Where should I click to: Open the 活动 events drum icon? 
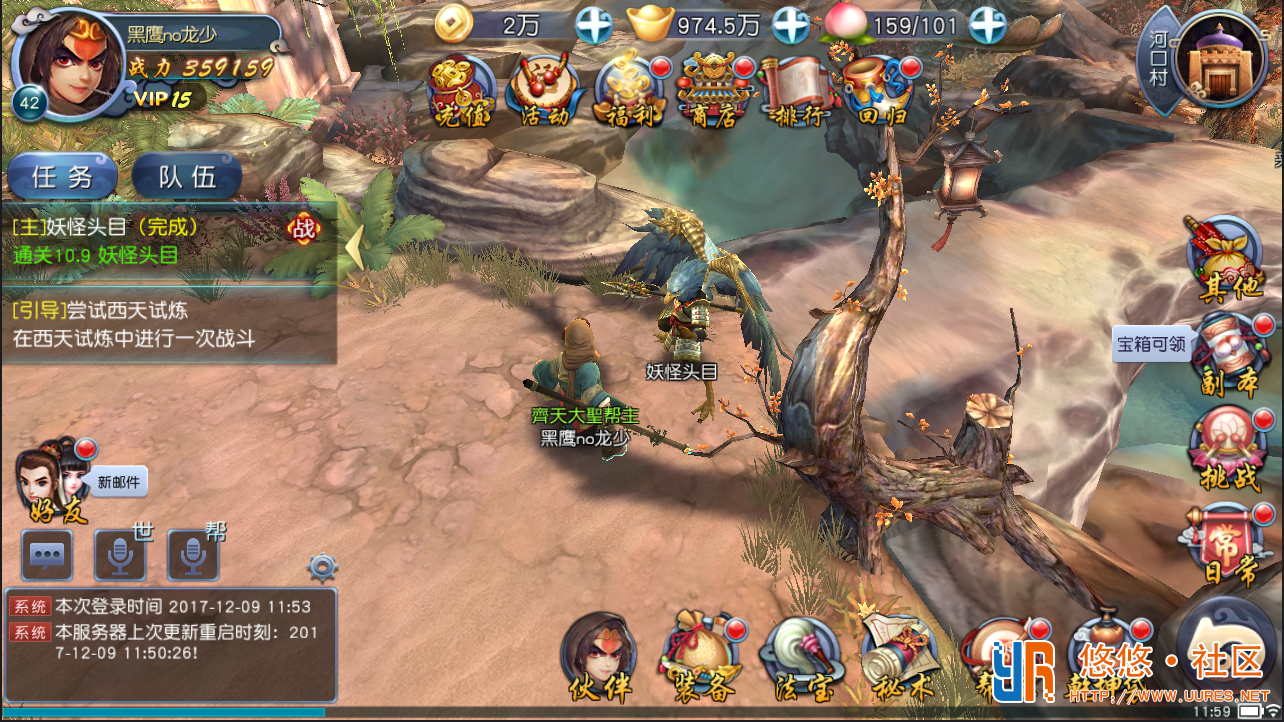(x=545, y=92)
